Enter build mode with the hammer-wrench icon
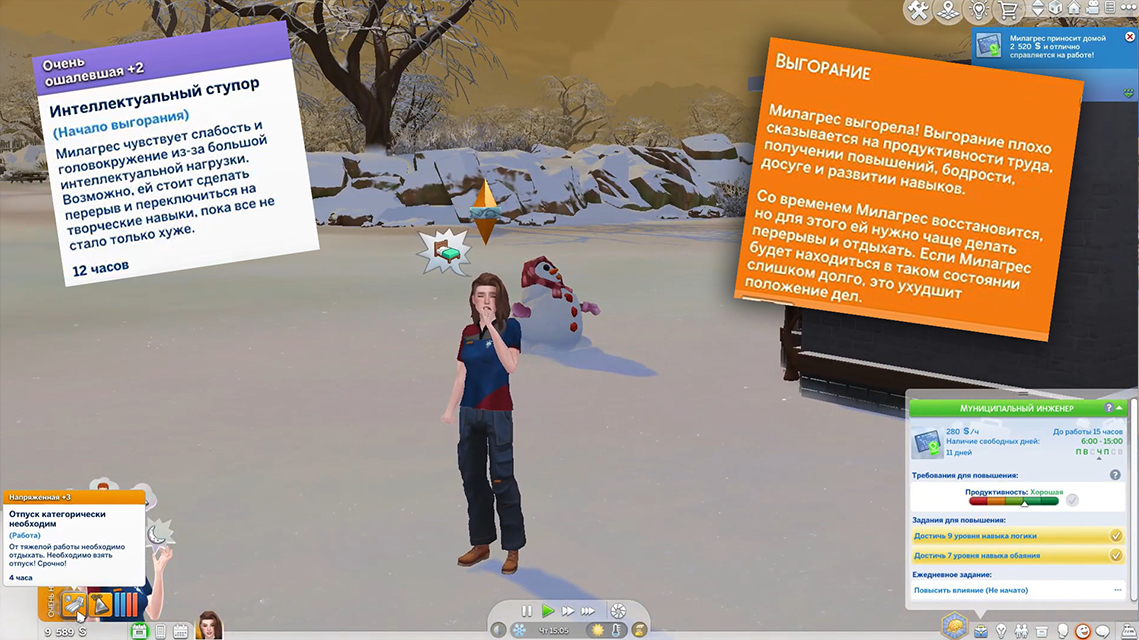 click(918, 11)
